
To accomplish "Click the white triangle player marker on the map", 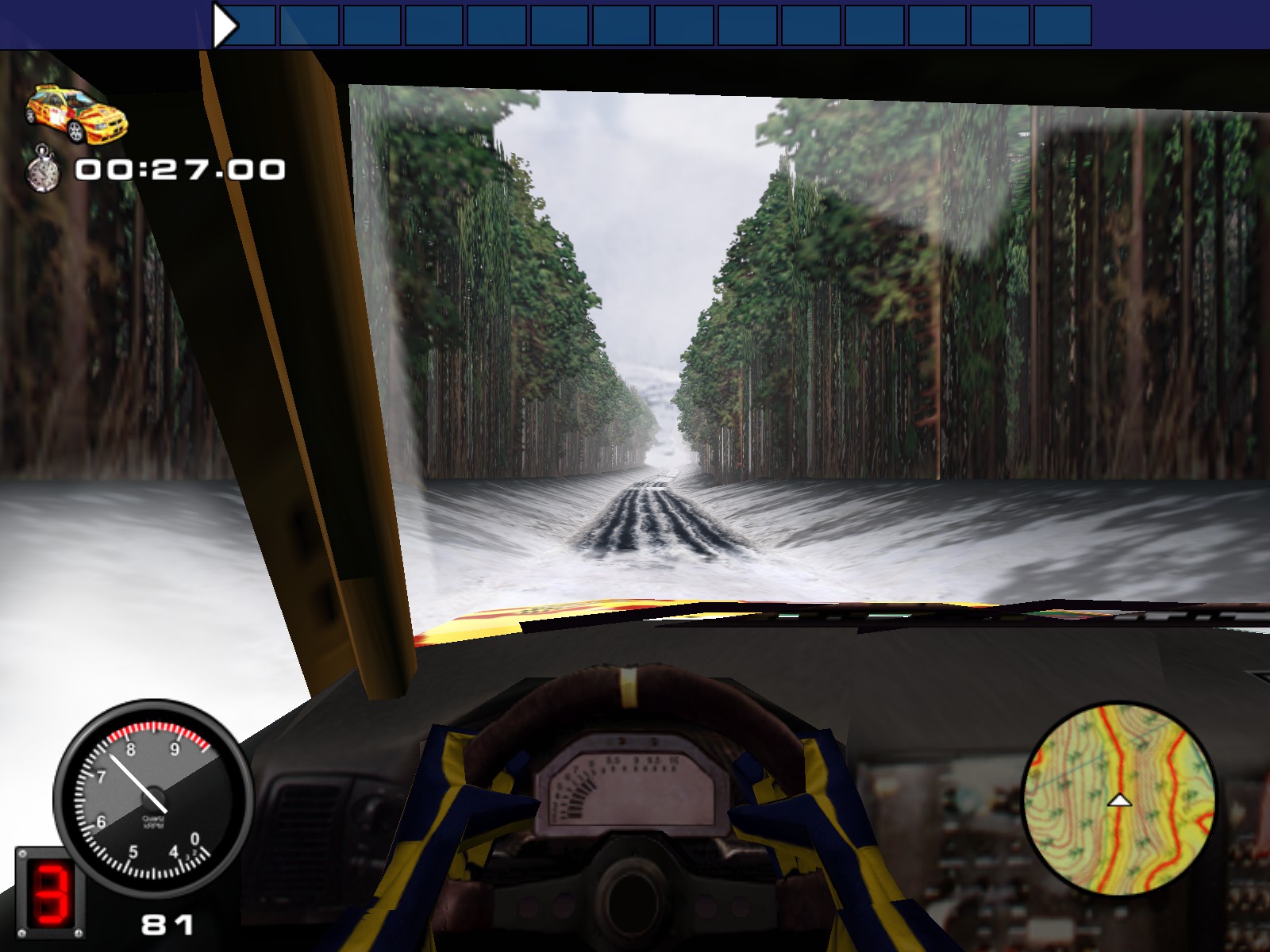I will pyautogui.click(x=1121, y=801).
